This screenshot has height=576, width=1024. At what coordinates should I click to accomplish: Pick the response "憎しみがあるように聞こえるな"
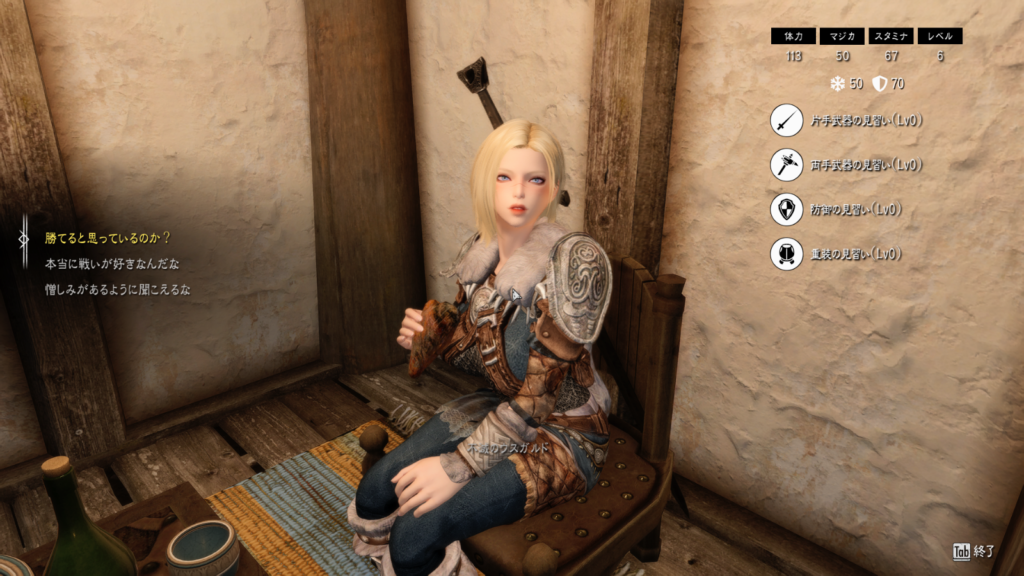point(118,290)
